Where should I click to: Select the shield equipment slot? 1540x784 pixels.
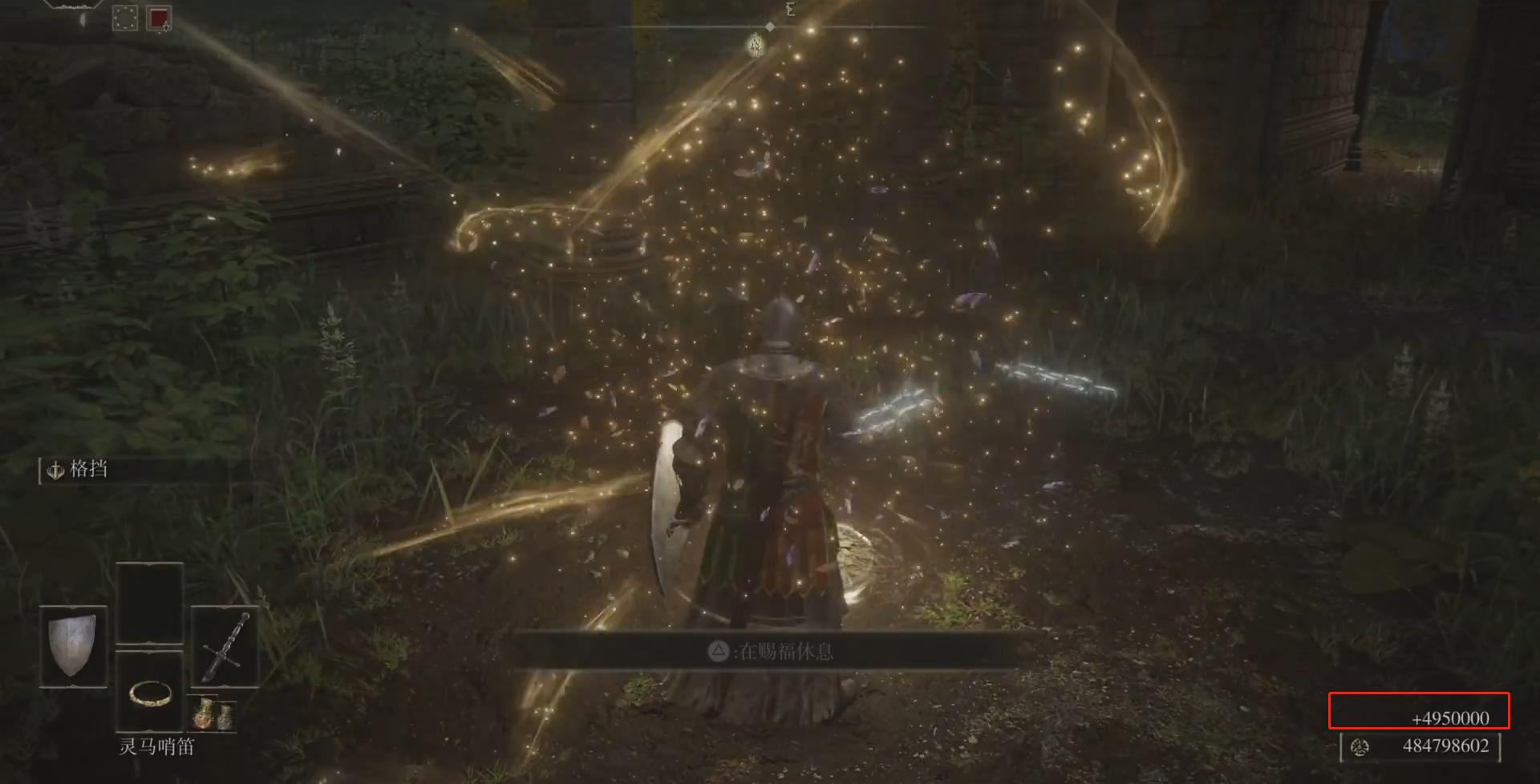73,645
